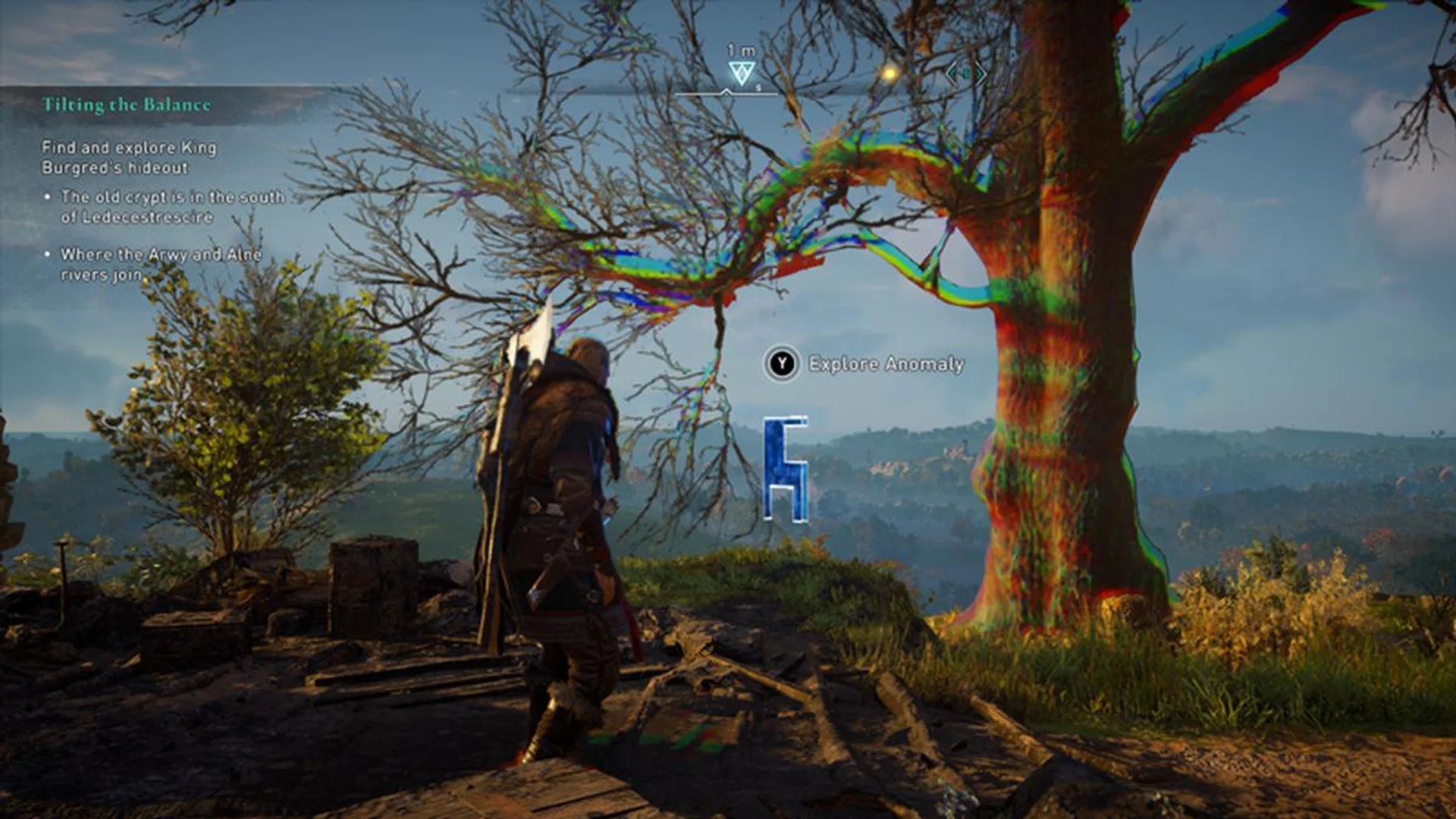1456x819 pixels.
Task: Click the yellow glowing point of interest on the compass
Action: 889,73
